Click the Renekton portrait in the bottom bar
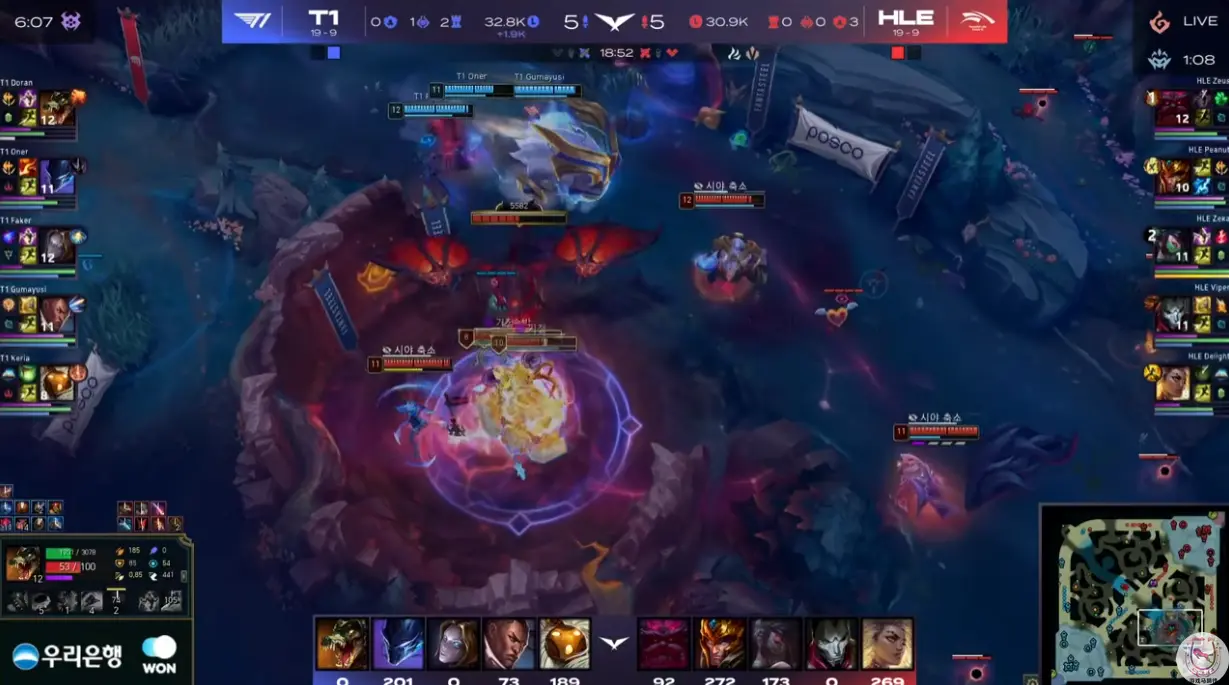1229x685 pixels. click(x=341, y=643)
